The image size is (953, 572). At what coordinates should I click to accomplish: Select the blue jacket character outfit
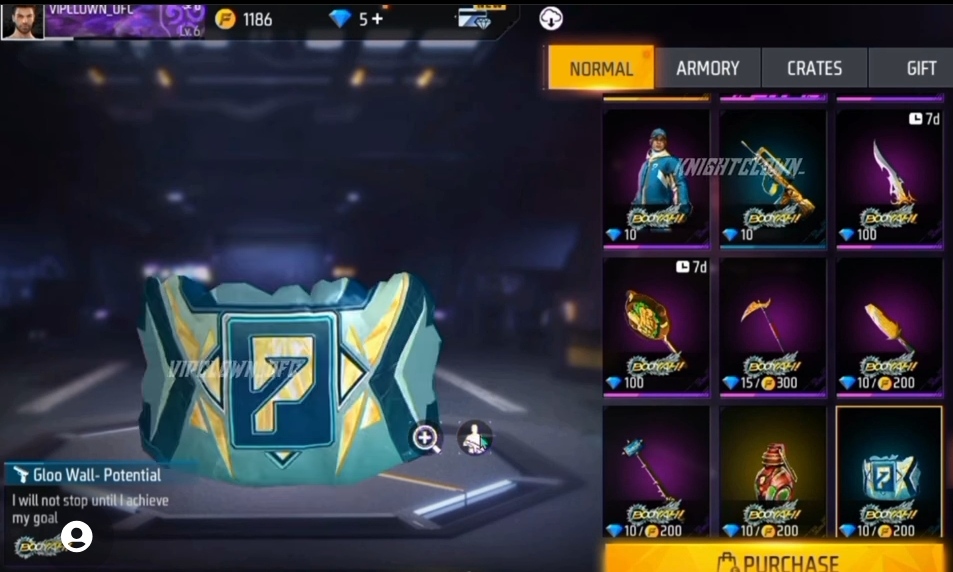tap(656, 177)
